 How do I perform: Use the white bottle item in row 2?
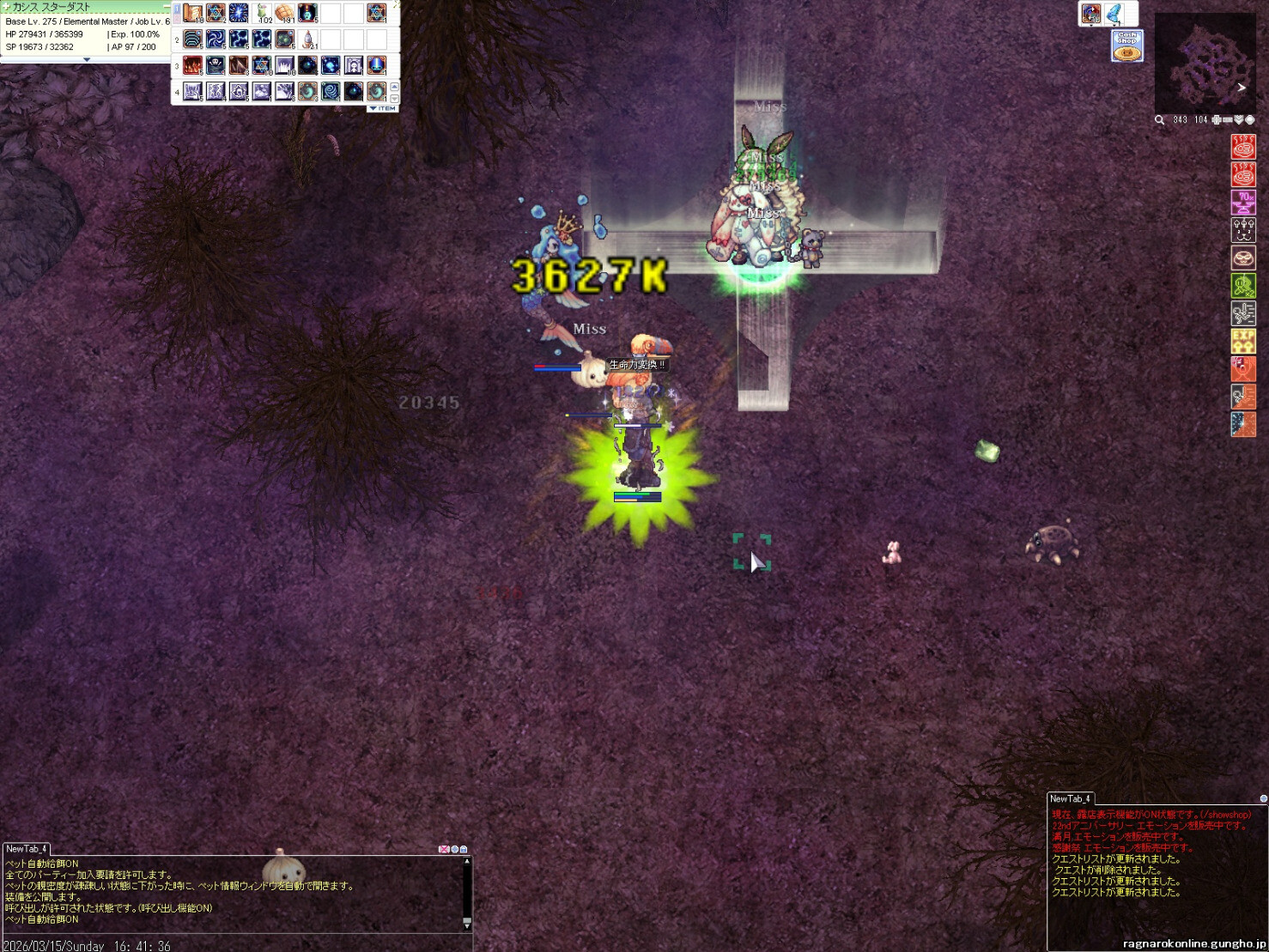pyautogui.click(x=308, y=39)
